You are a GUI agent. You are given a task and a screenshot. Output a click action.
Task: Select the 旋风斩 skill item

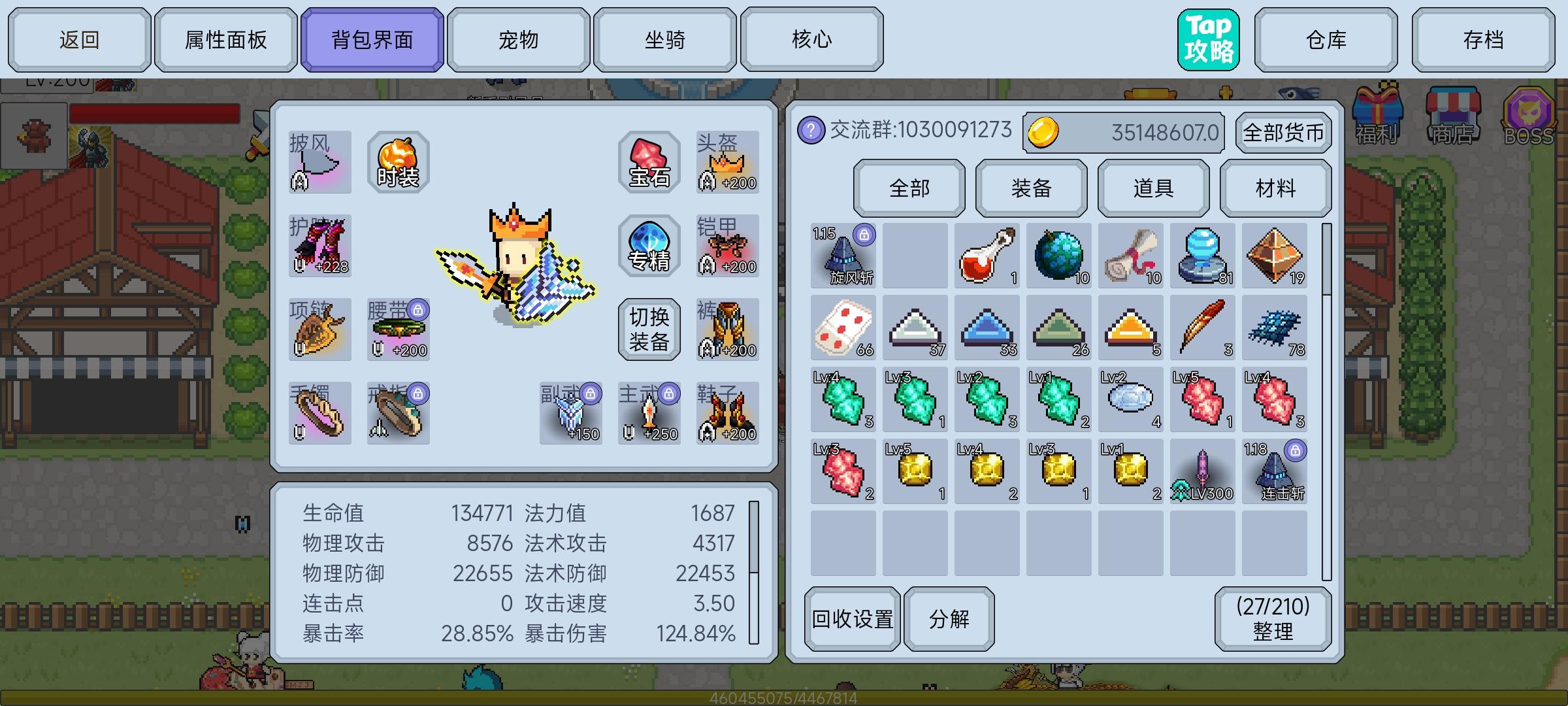coord(843,256)
